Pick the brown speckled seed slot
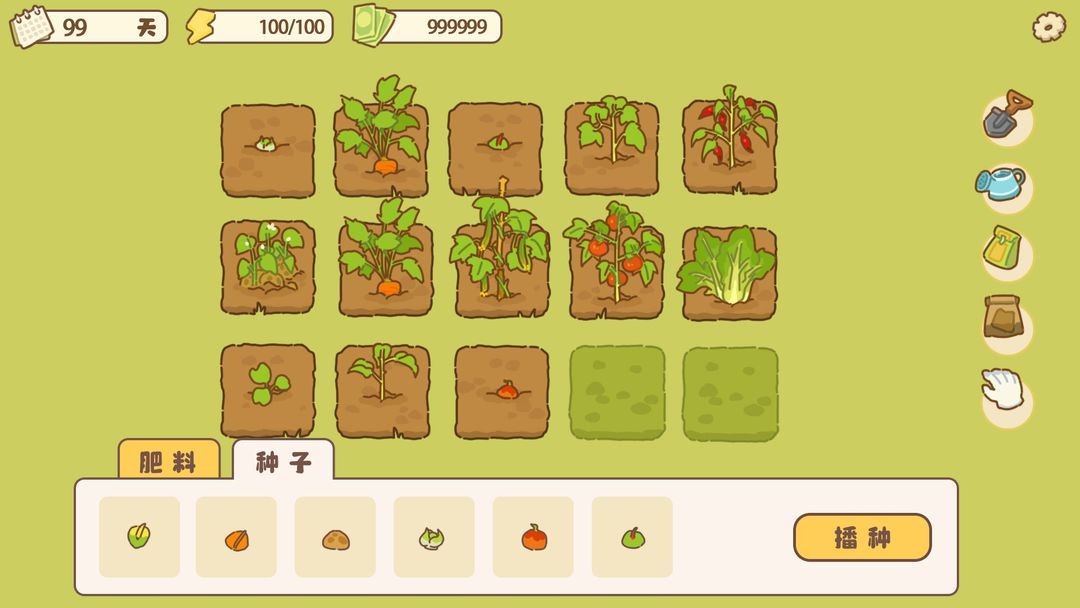Viewport: 1080px width, 608px height. pos(335,537)
